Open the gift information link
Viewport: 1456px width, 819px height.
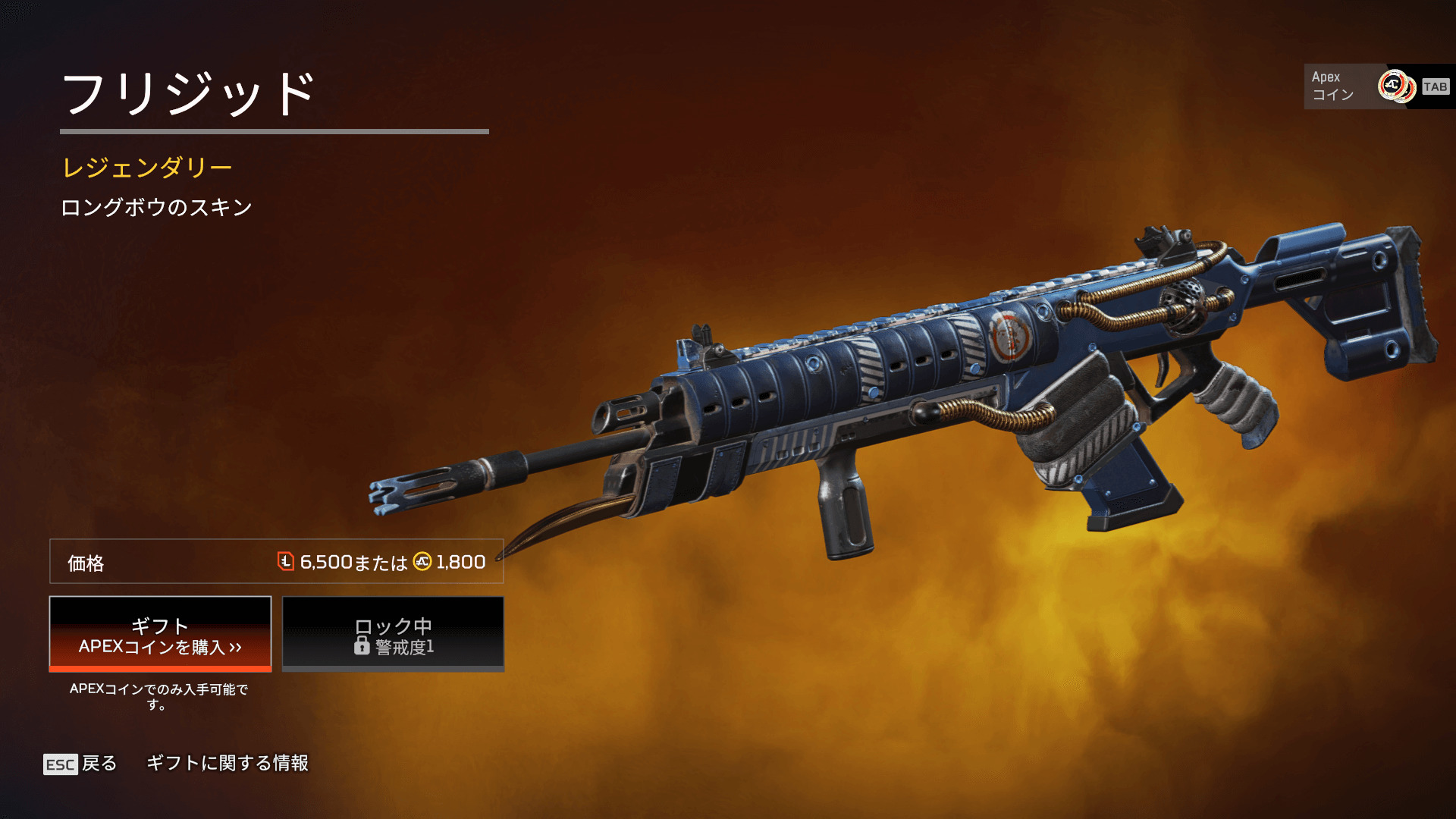pyautogui.click(x=227, y=763)
